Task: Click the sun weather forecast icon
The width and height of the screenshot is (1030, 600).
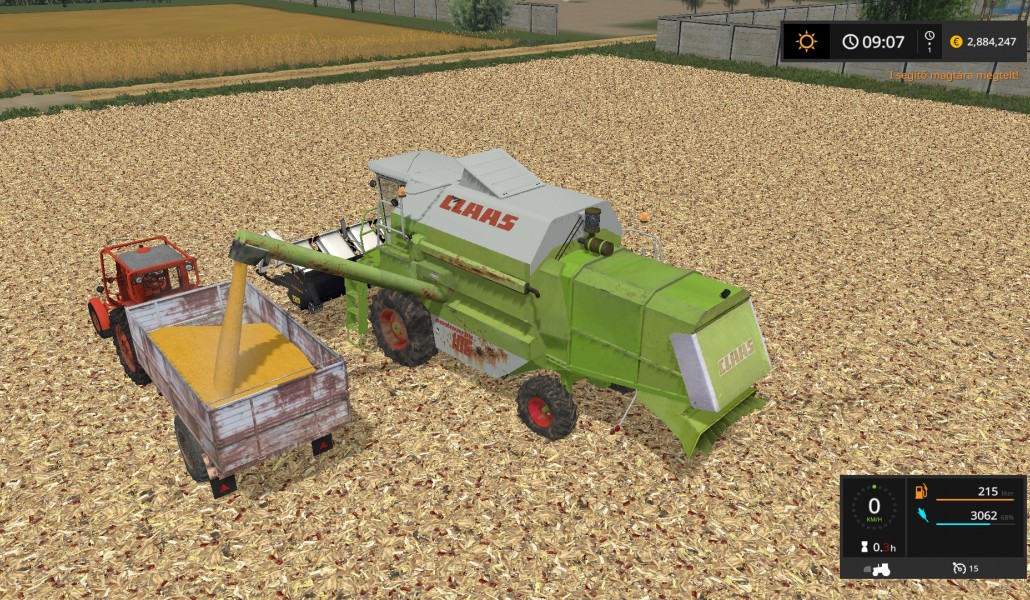Action: 806,42
